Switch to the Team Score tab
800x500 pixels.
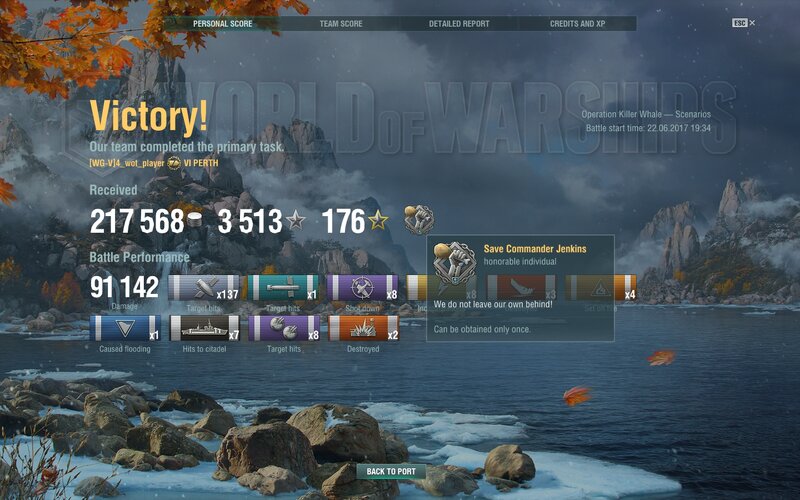(x=341, y=23)
